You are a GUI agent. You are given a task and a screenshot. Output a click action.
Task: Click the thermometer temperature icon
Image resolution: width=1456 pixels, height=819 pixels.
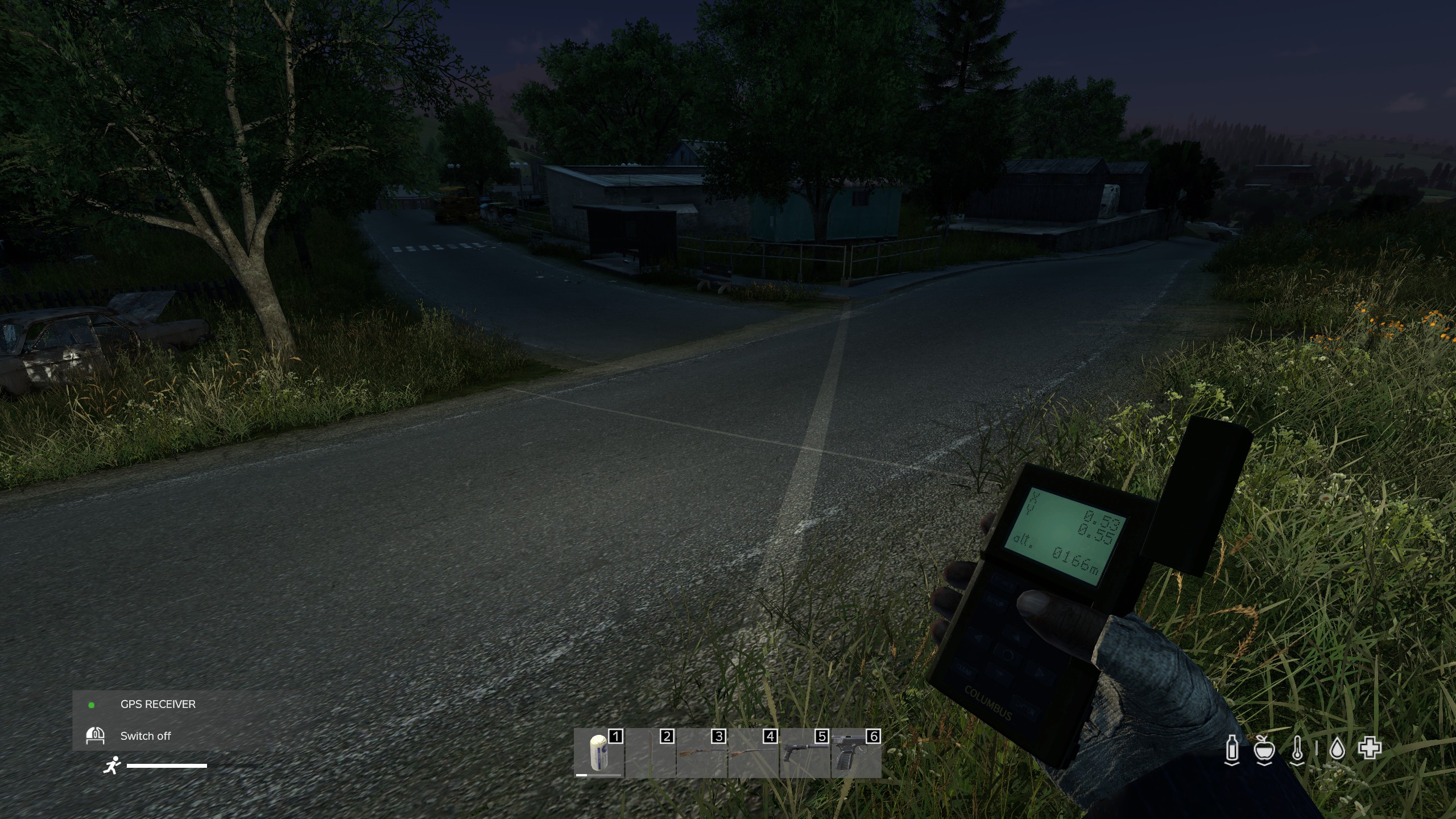[x=1297, y=750]
